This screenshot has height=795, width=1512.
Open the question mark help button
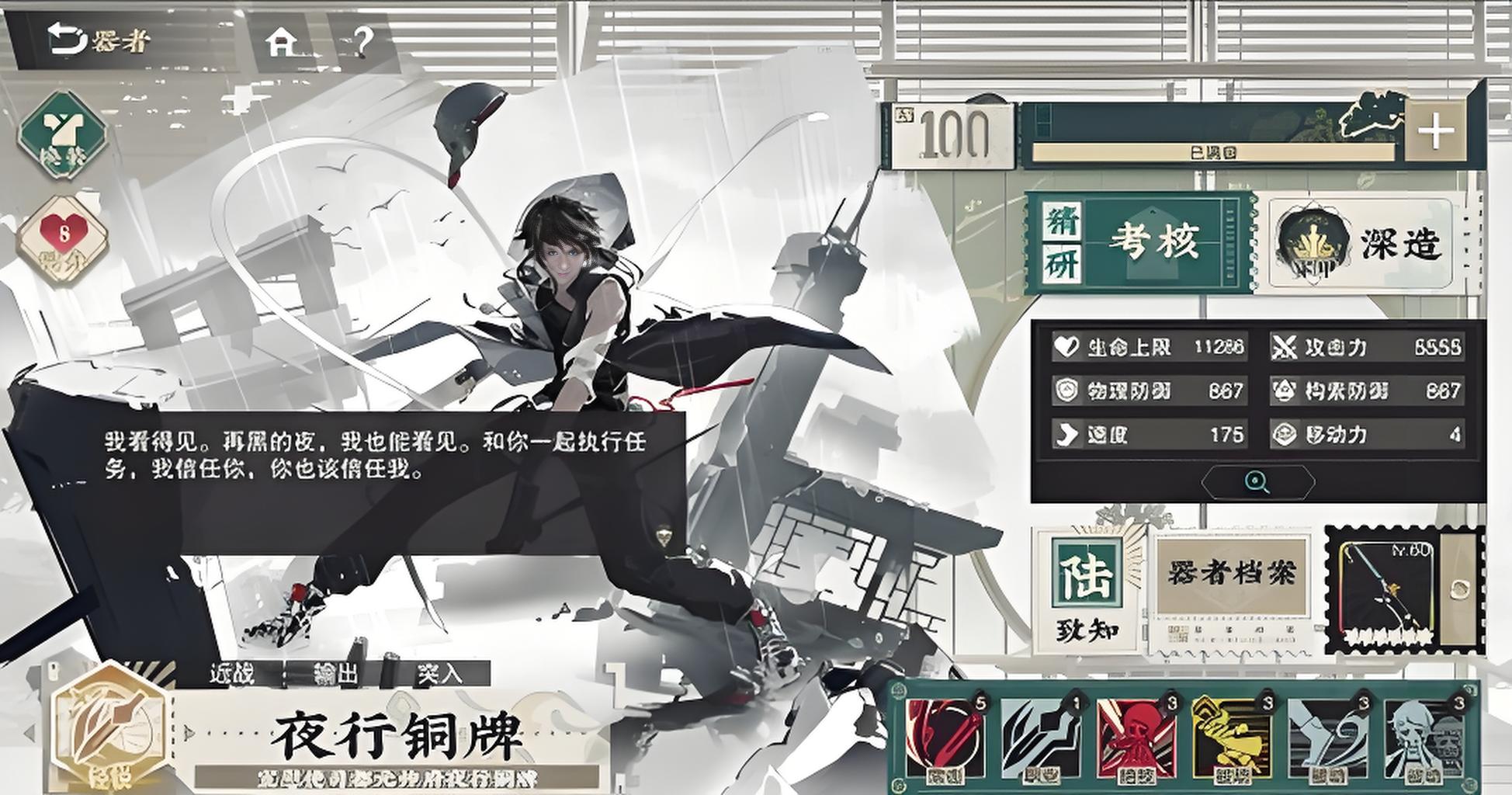click(x=362, y=42)
